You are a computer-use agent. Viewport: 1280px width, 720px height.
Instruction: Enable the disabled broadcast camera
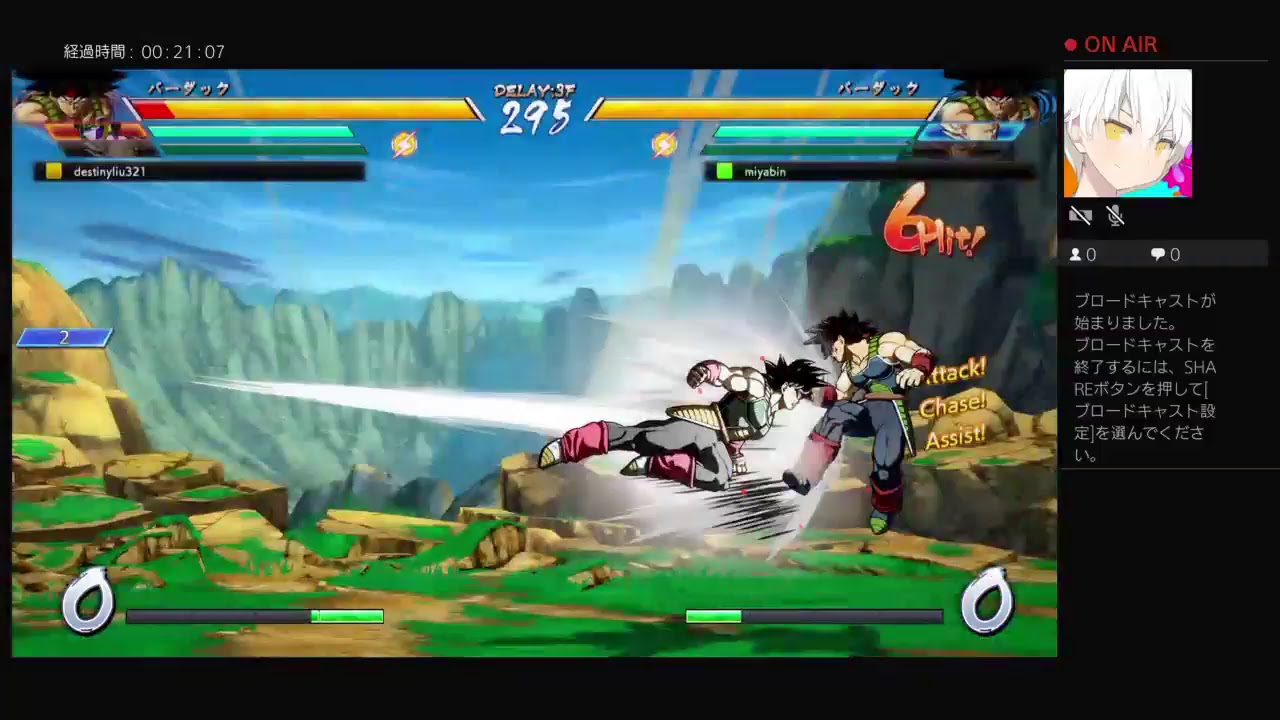coord(1081,215)
